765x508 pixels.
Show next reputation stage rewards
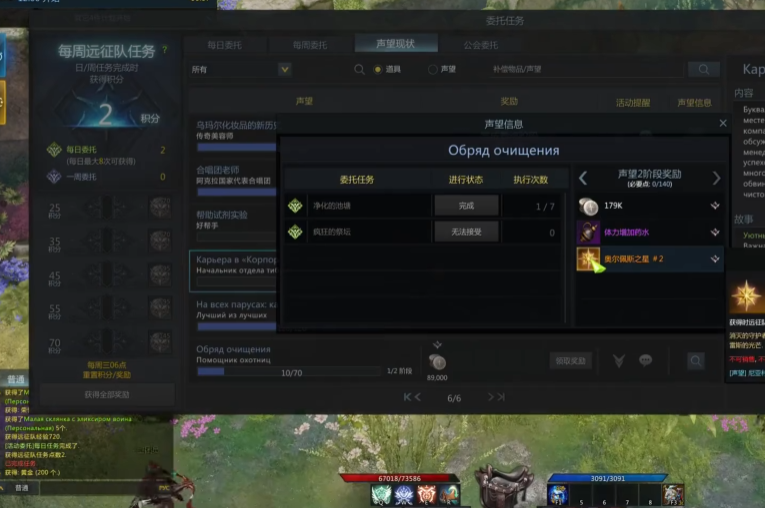click(716, 178)
